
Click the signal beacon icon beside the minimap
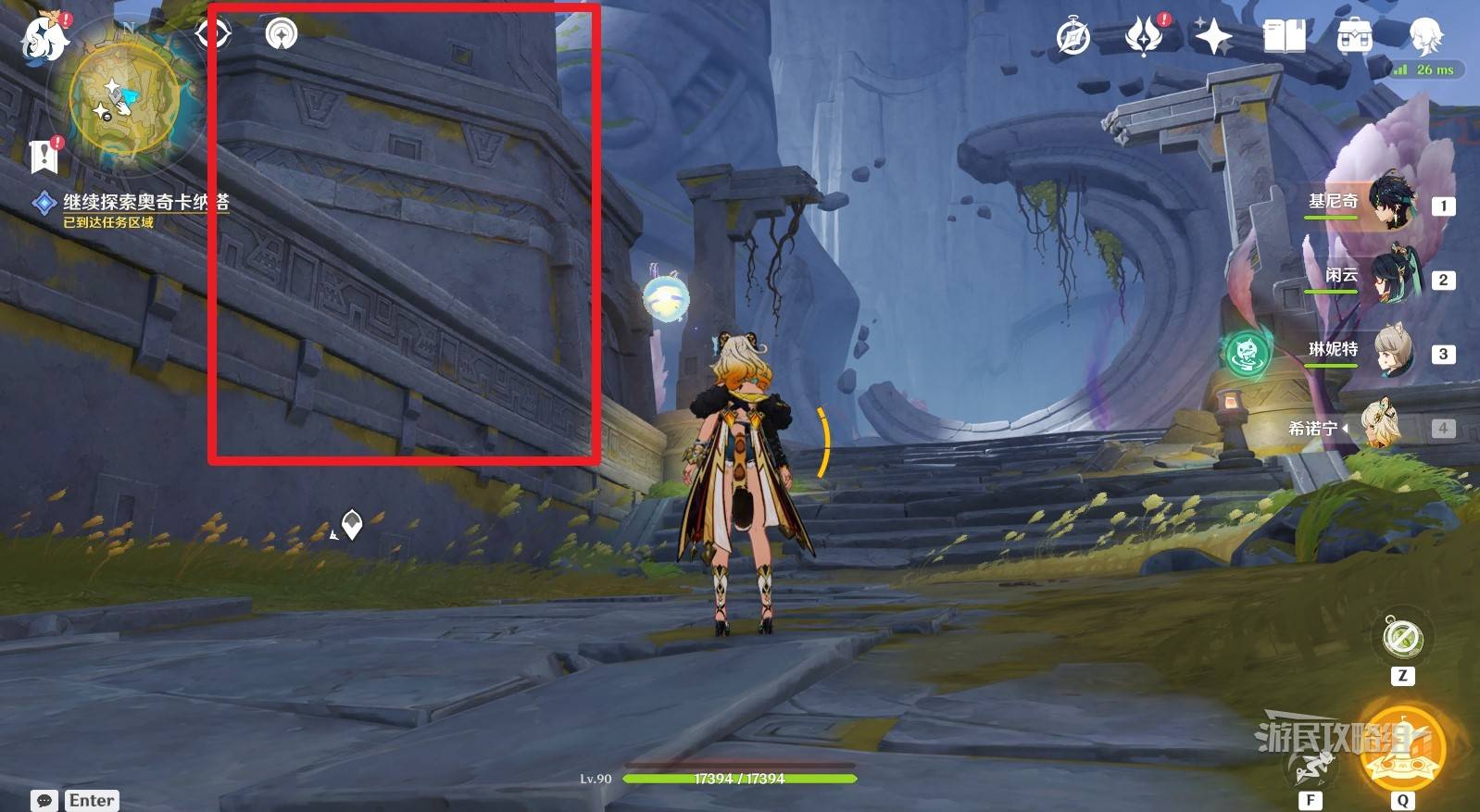282,34
